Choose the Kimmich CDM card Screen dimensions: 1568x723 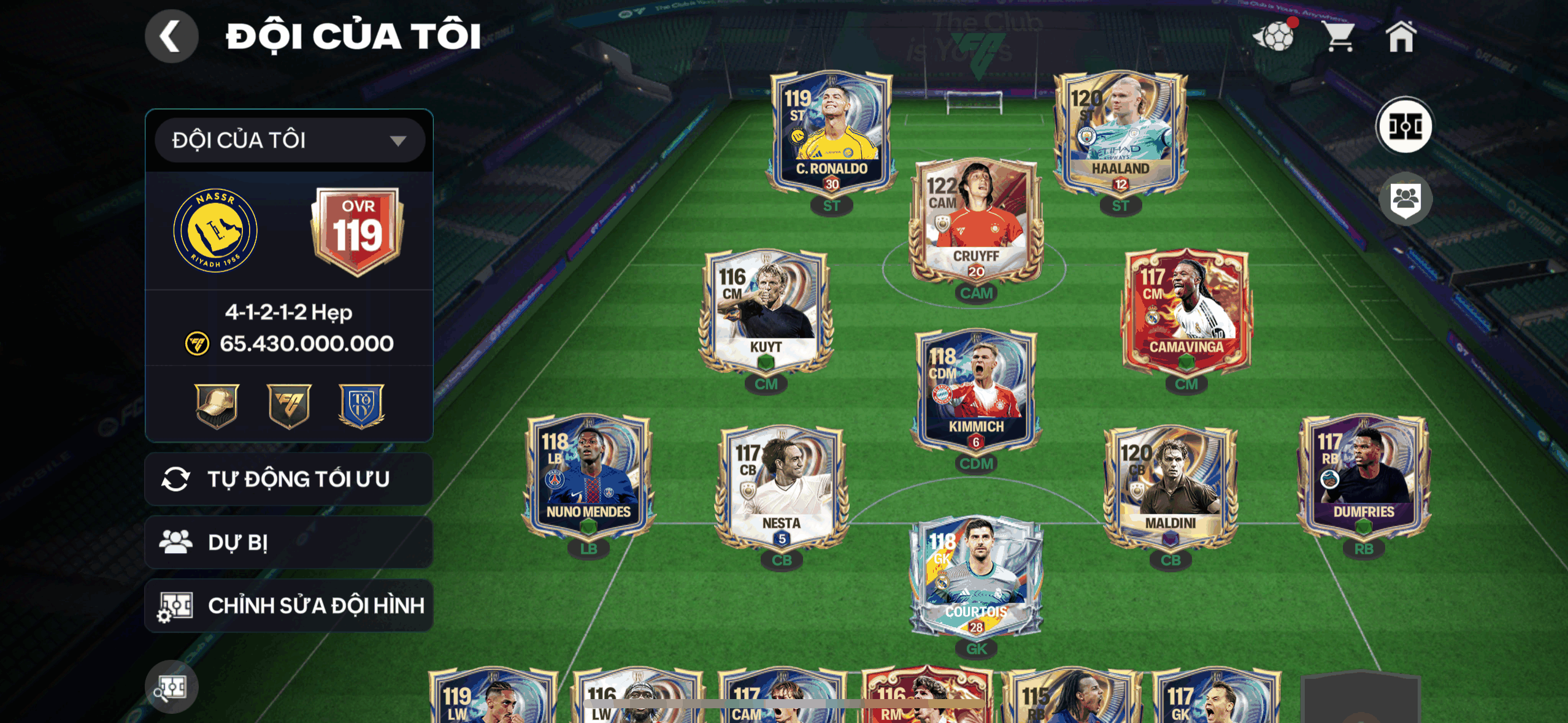pos(975,389)
